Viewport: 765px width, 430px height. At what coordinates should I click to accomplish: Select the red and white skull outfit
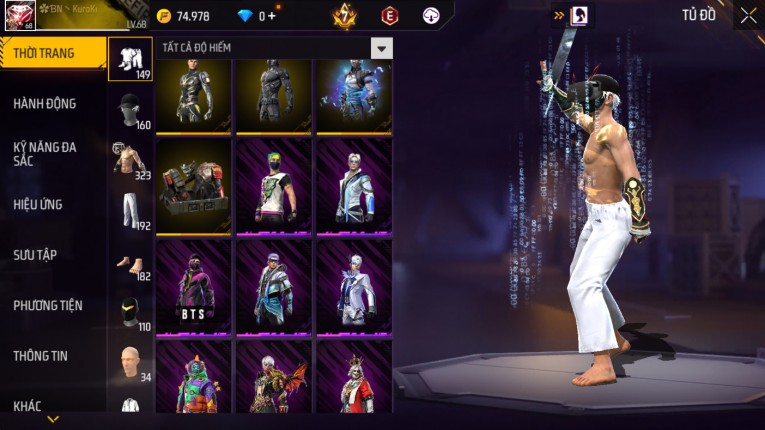354,380
